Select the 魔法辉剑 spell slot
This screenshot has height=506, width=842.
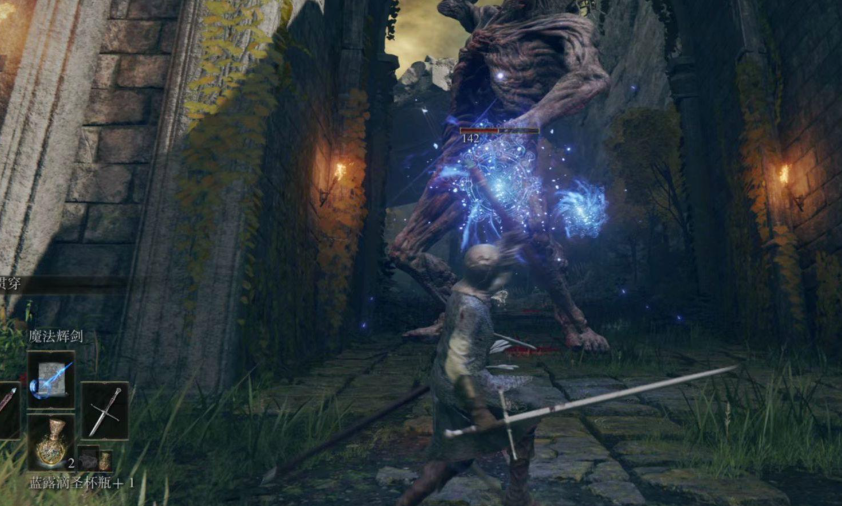(x=51, y=380)
